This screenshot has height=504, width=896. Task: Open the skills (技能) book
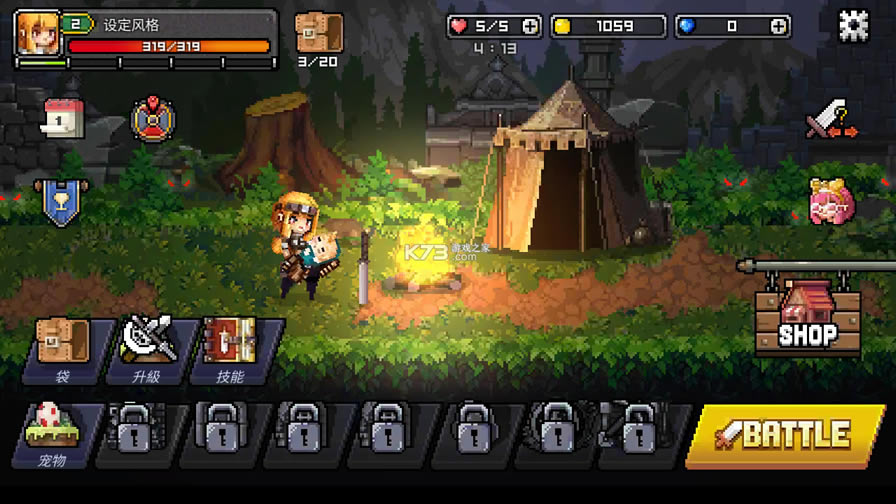click(x=230, y=350)
